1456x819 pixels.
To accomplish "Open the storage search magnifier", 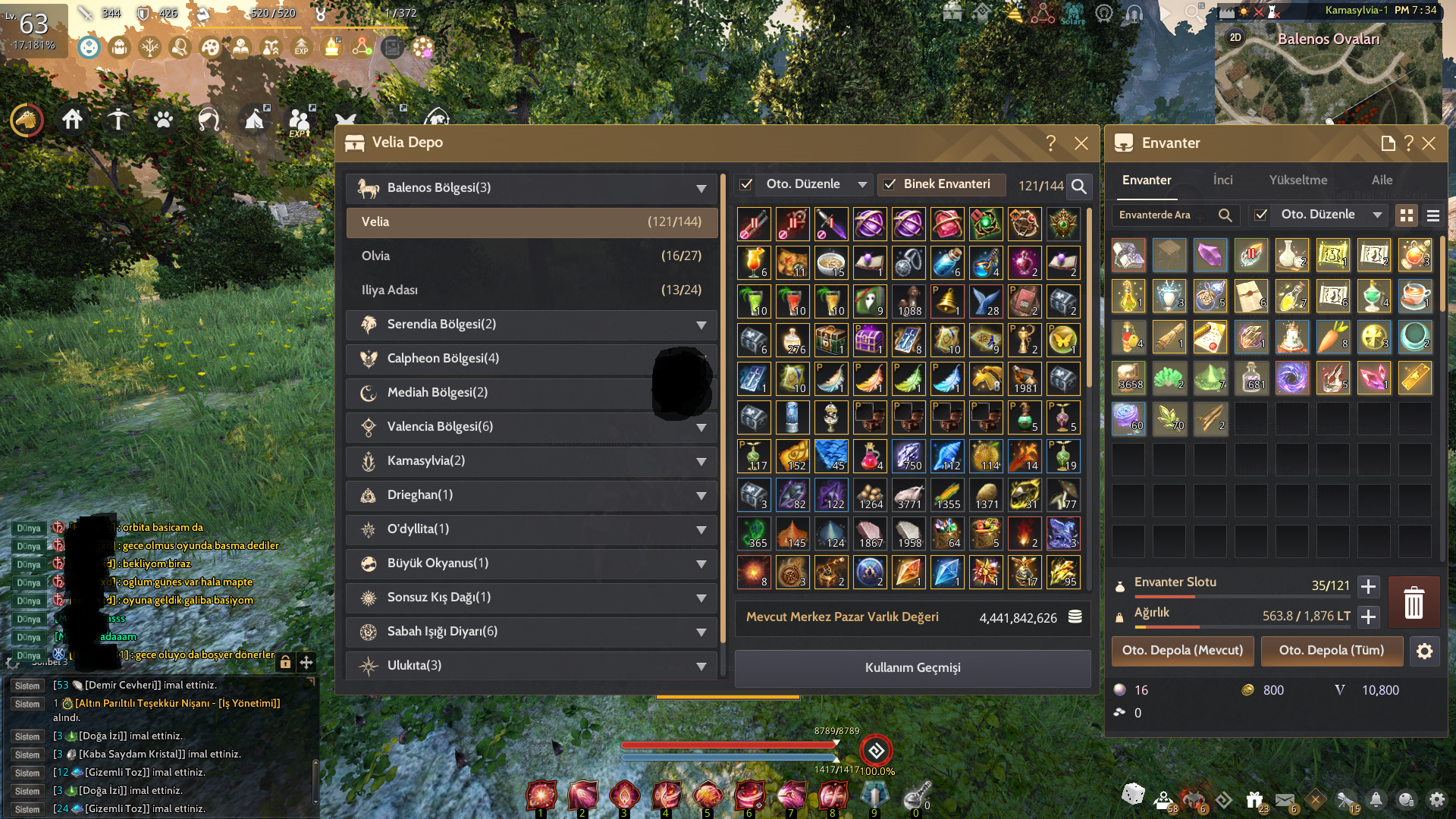I will (x=1078, y=186).
